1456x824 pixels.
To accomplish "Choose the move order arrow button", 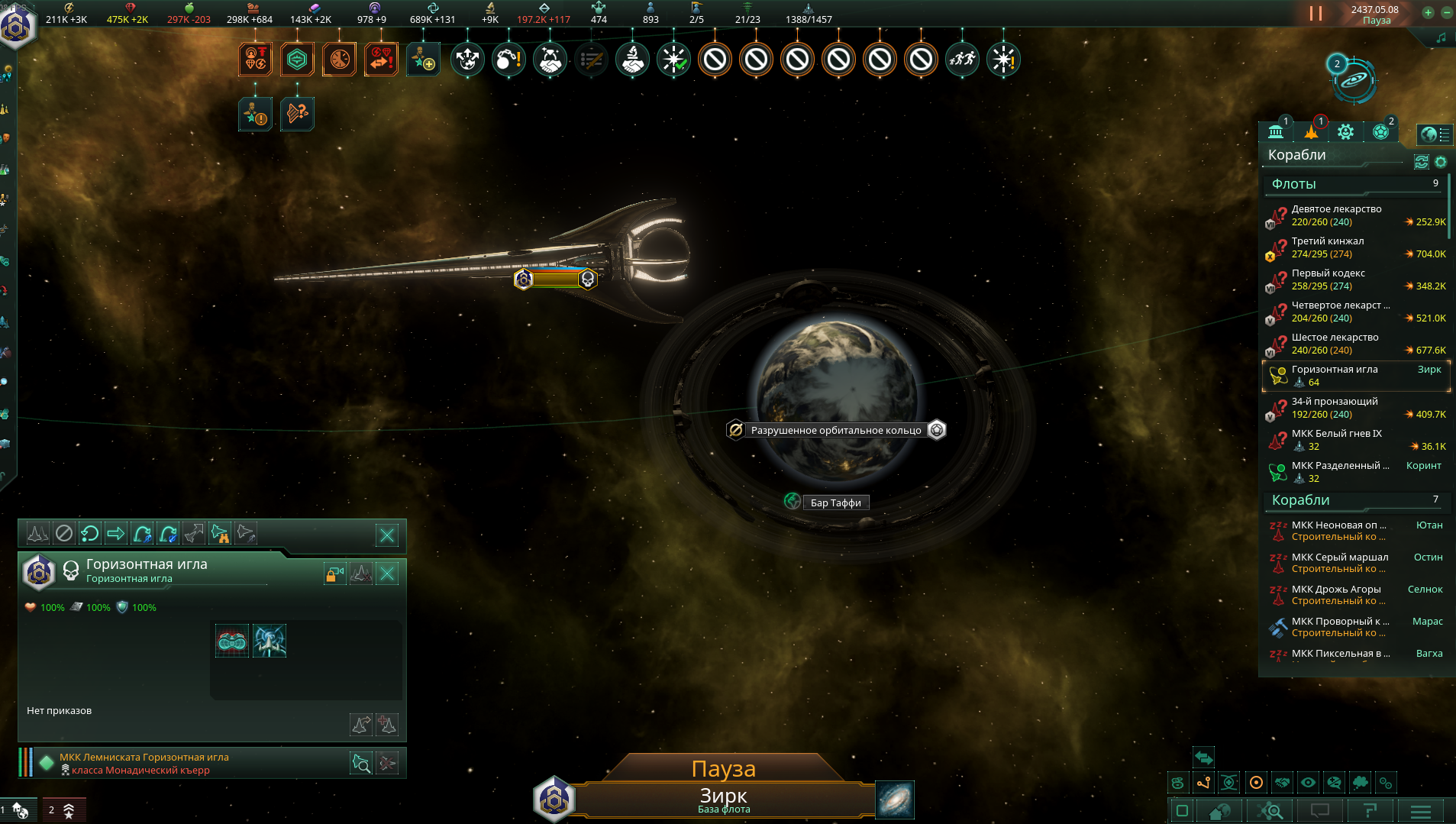I will 115,533.
